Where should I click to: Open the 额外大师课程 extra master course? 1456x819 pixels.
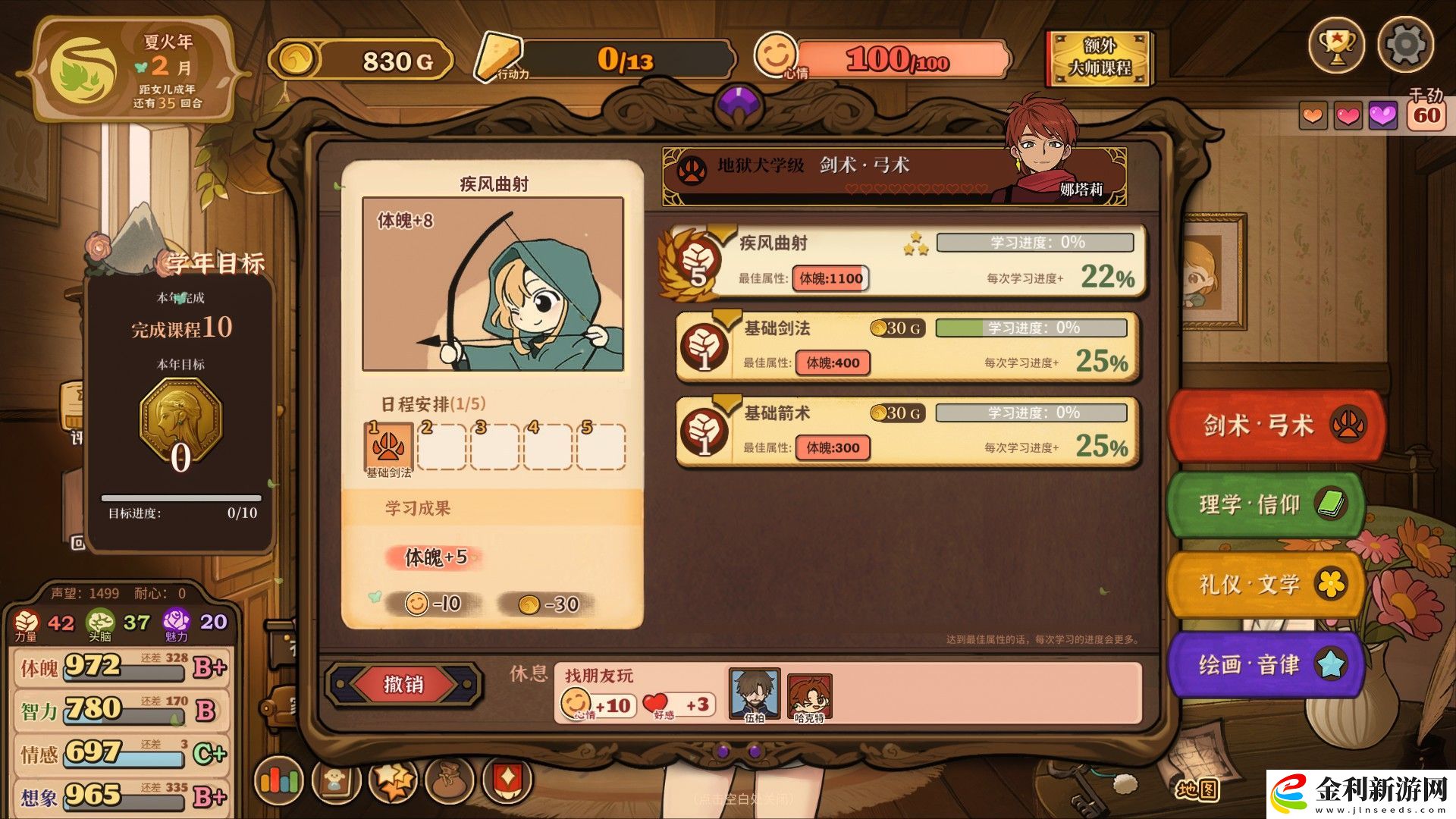coord(1100,58)
